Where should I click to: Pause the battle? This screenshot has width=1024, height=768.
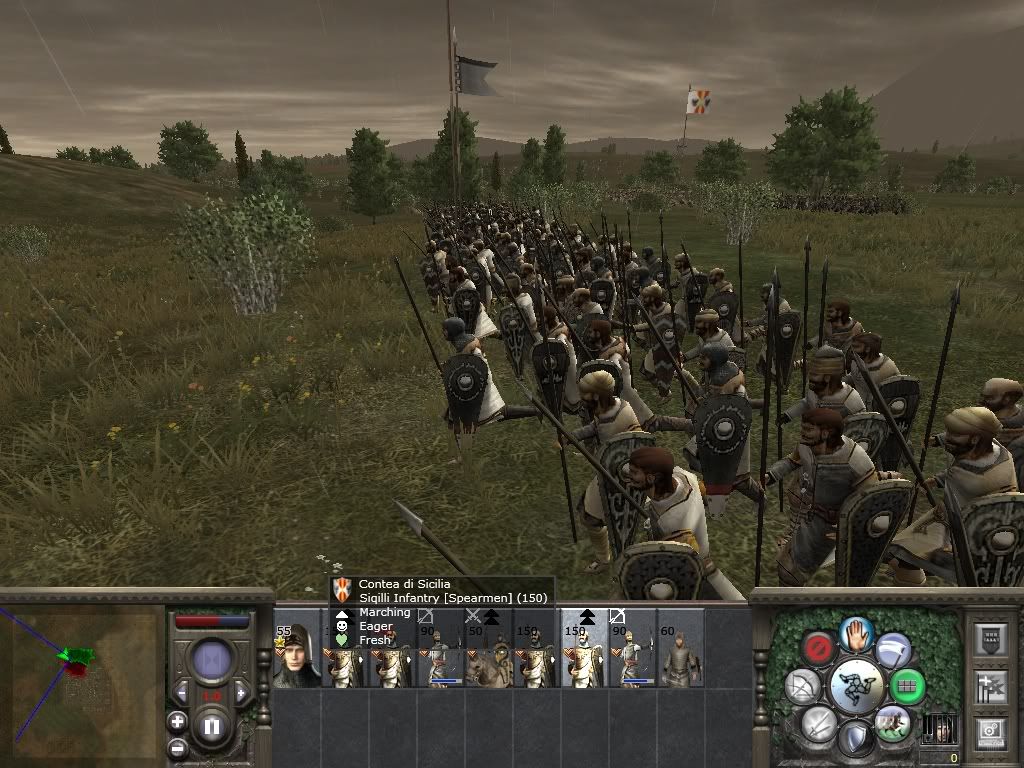212,725
